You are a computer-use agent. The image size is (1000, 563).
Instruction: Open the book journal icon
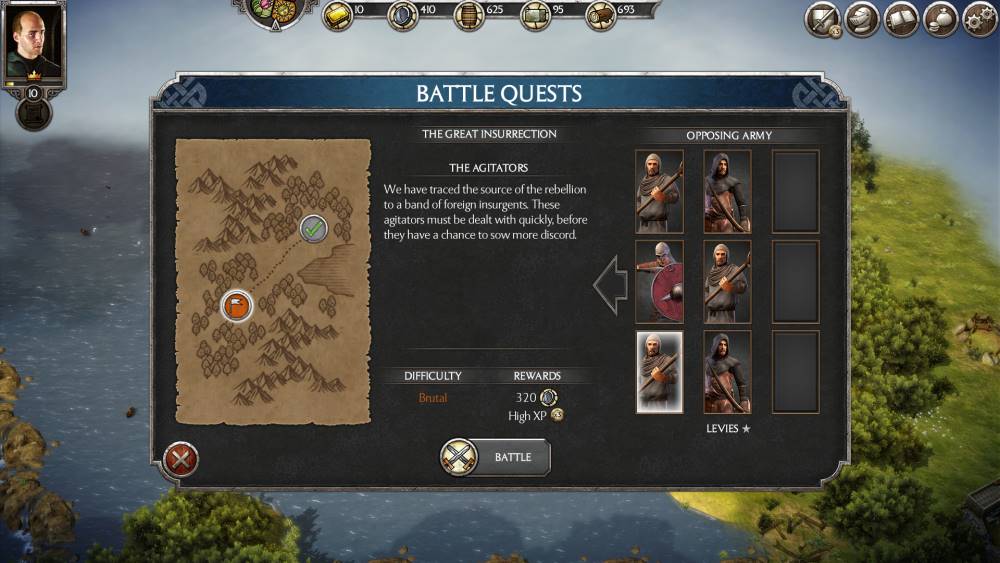(x=901, y=19)
